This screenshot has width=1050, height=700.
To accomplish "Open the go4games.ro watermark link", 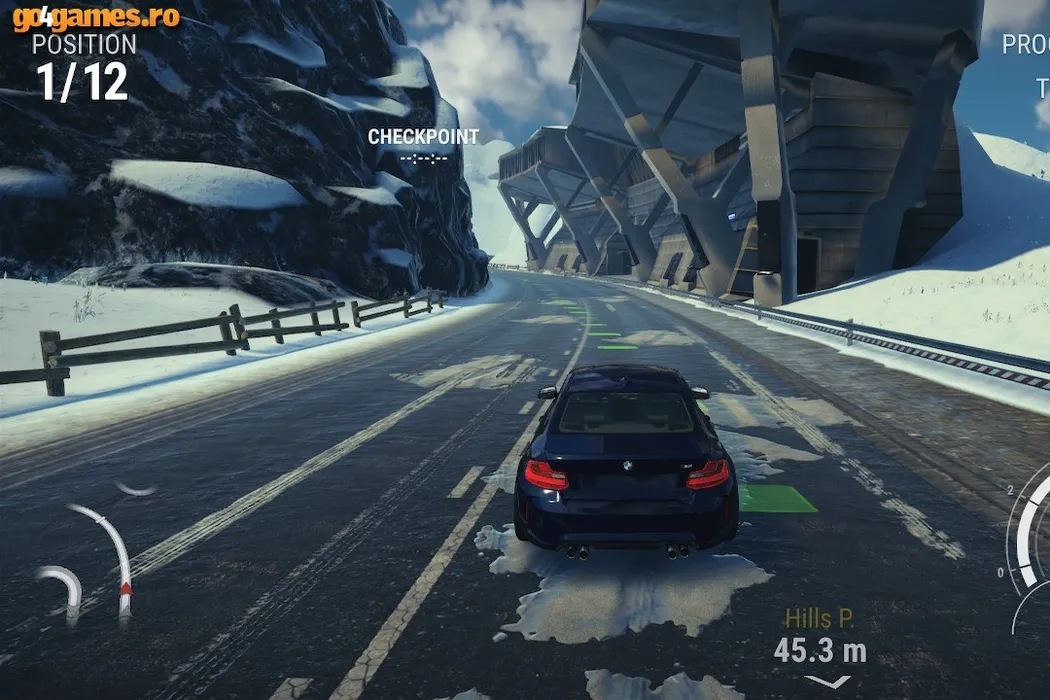I will click(96, 17).
